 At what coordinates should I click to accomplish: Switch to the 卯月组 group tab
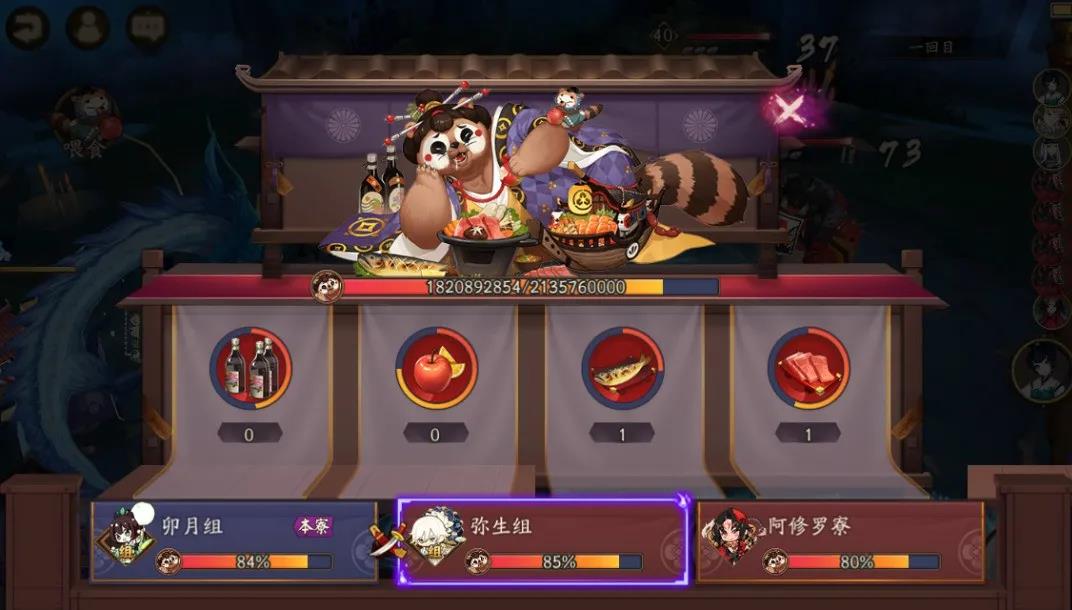235,541
